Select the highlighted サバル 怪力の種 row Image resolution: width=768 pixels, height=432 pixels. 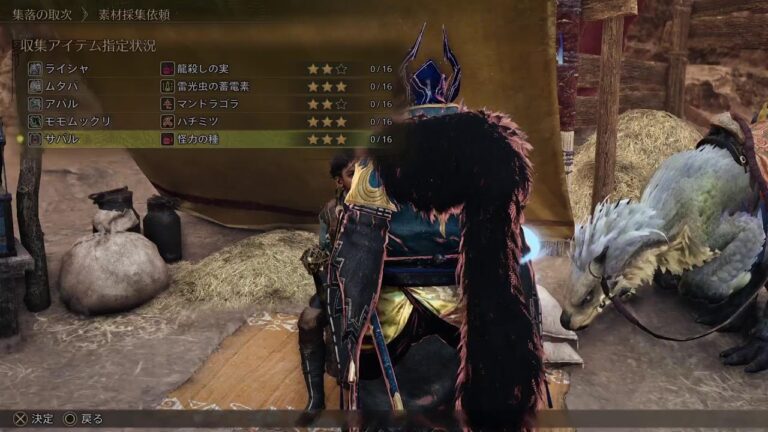click(200, 139)
